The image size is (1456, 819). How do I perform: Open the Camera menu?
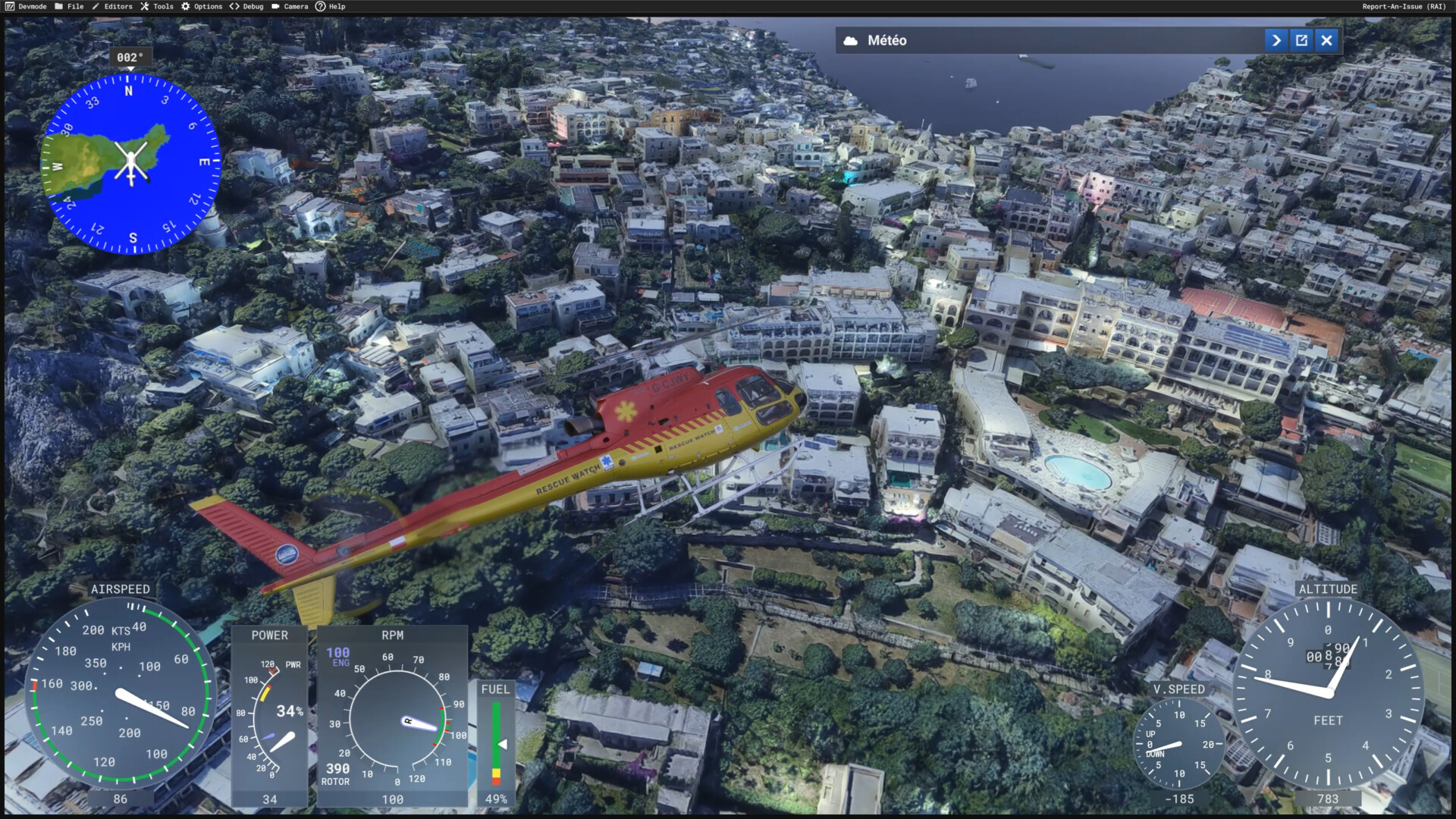click(290, 6)
